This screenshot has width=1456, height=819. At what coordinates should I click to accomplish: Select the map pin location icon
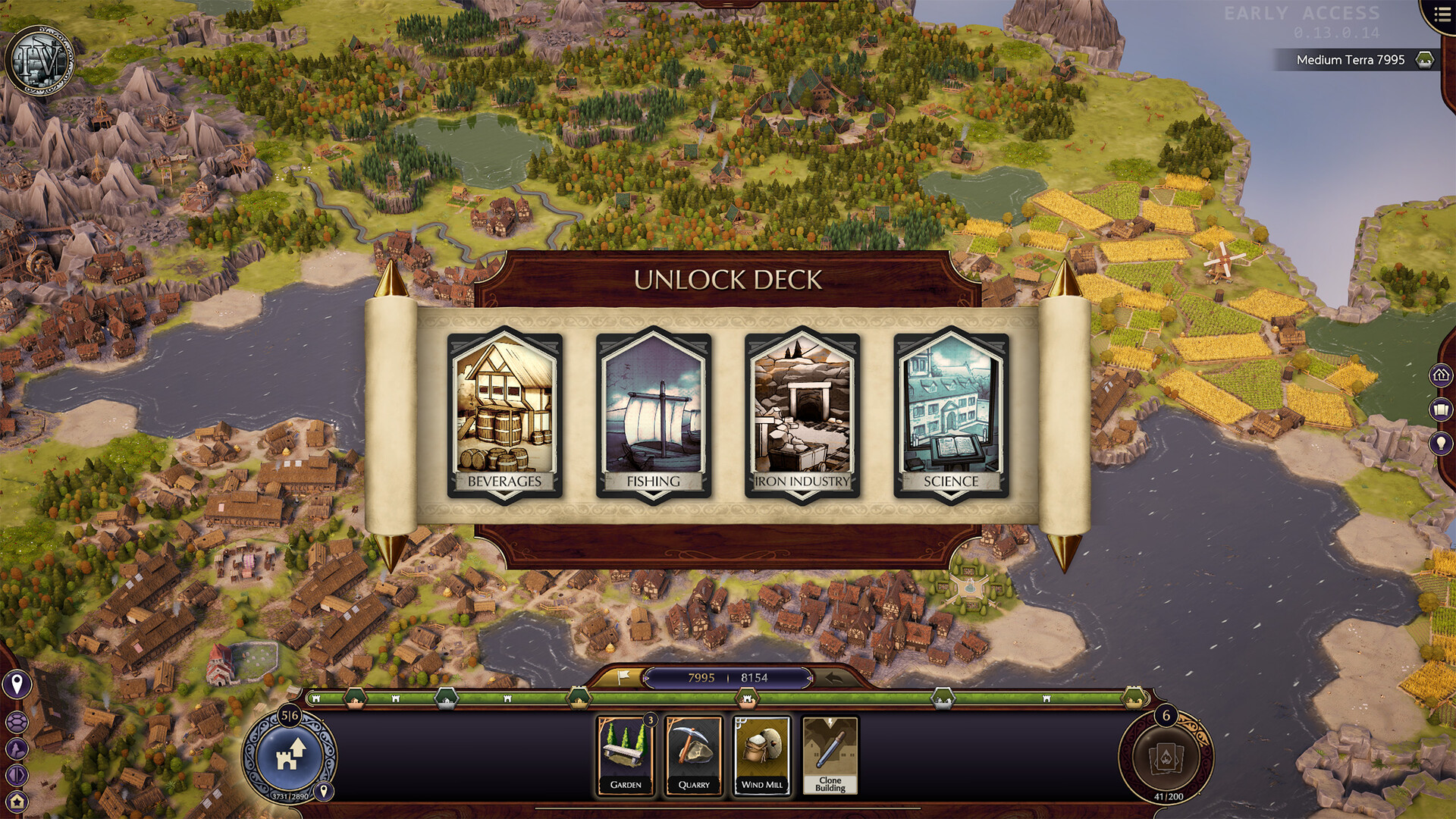[17, 682]
